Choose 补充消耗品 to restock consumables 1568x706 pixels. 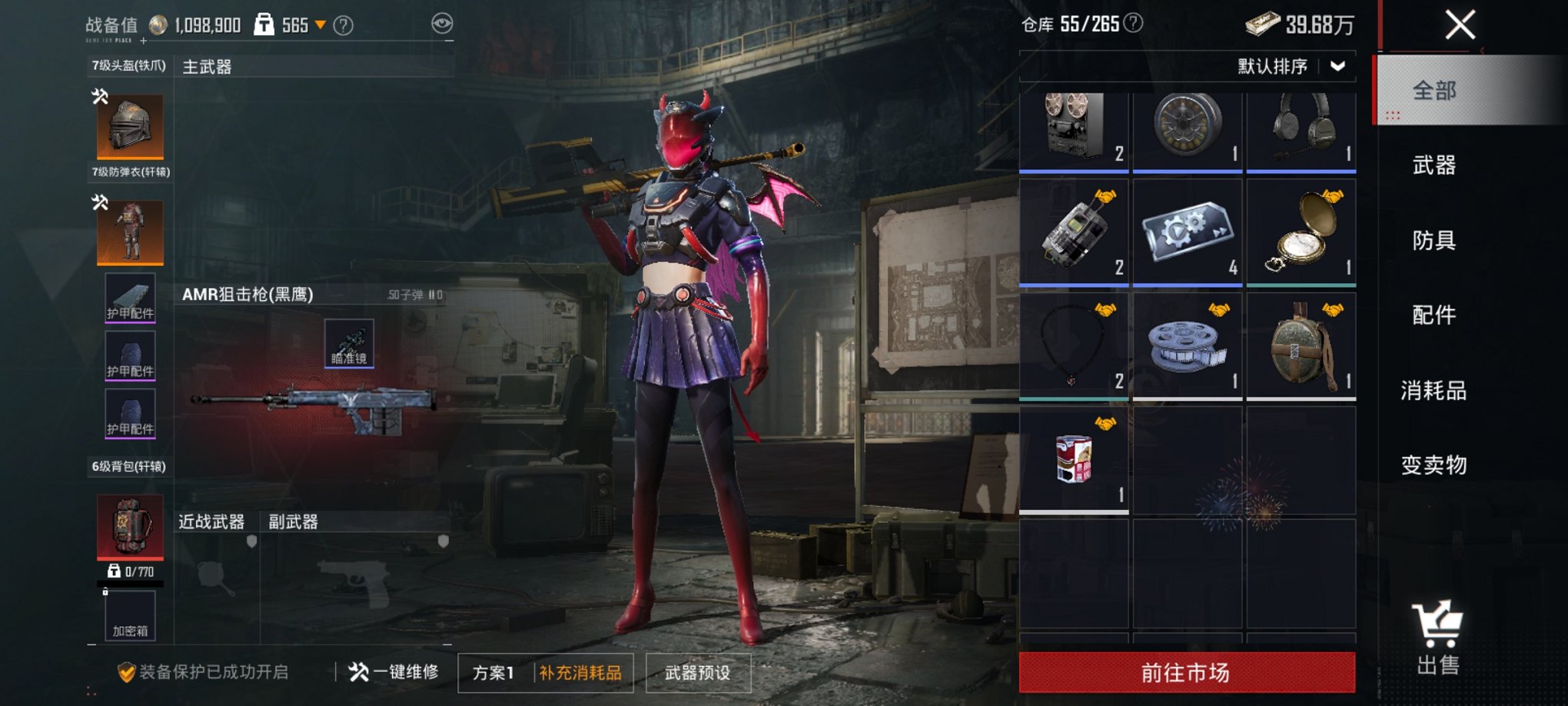pos(580,673)
